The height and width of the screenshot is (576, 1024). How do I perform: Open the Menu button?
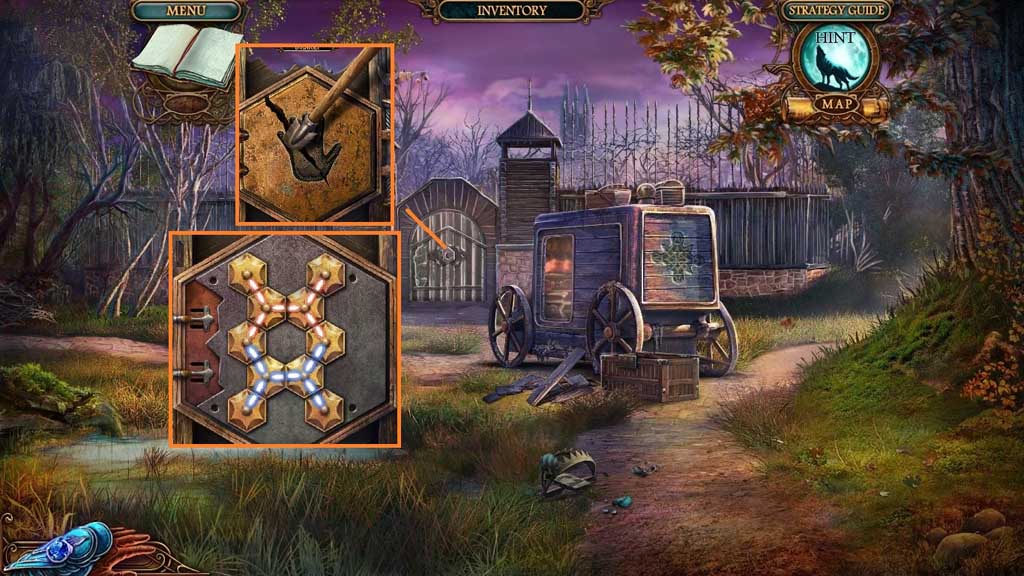(187, 11)
